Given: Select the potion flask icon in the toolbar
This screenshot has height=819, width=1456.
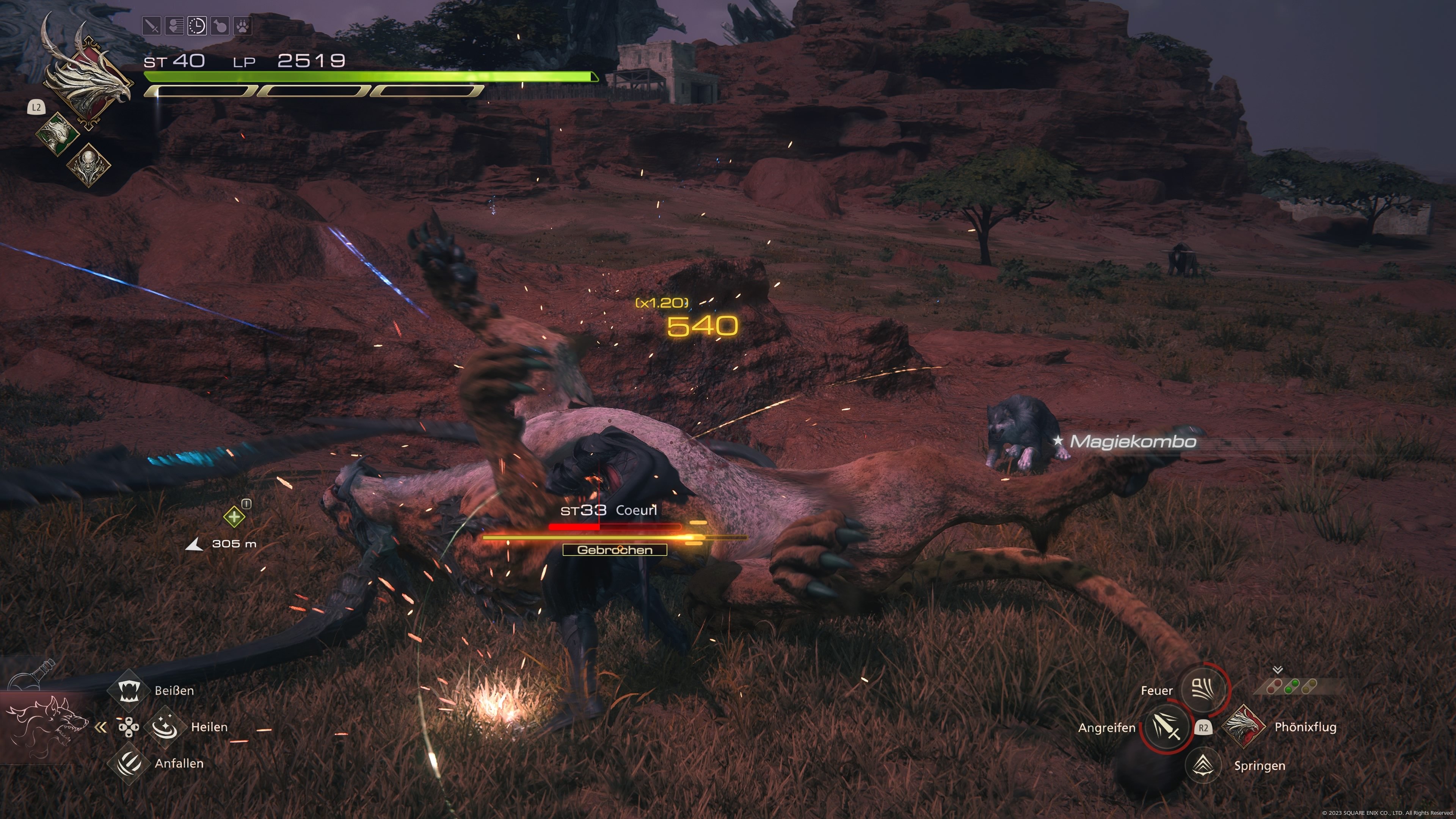Looking at the screenshot, I should point(220,25).
